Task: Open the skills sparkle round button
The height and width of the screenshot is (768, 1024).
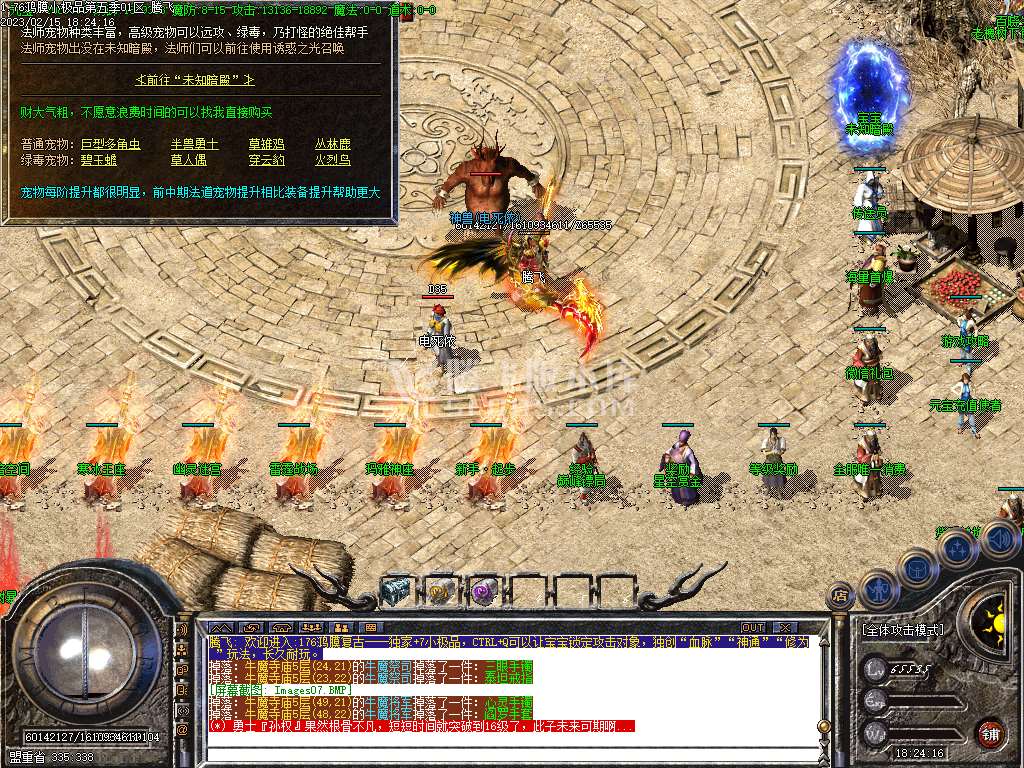Action: tap(957, 549)
